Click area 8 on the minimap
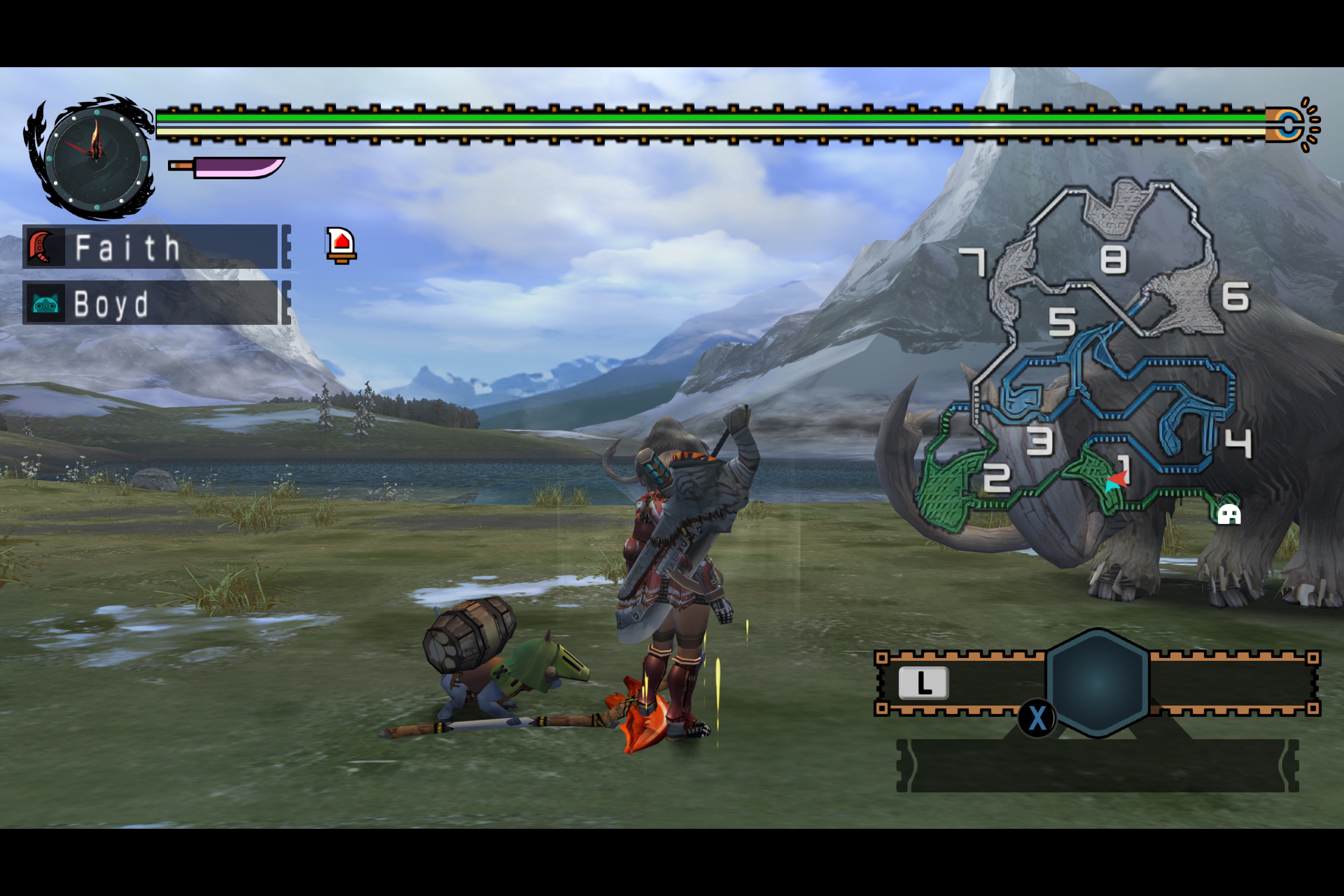The width and height of the screenshot is (1344, 896). (1113, 259)
